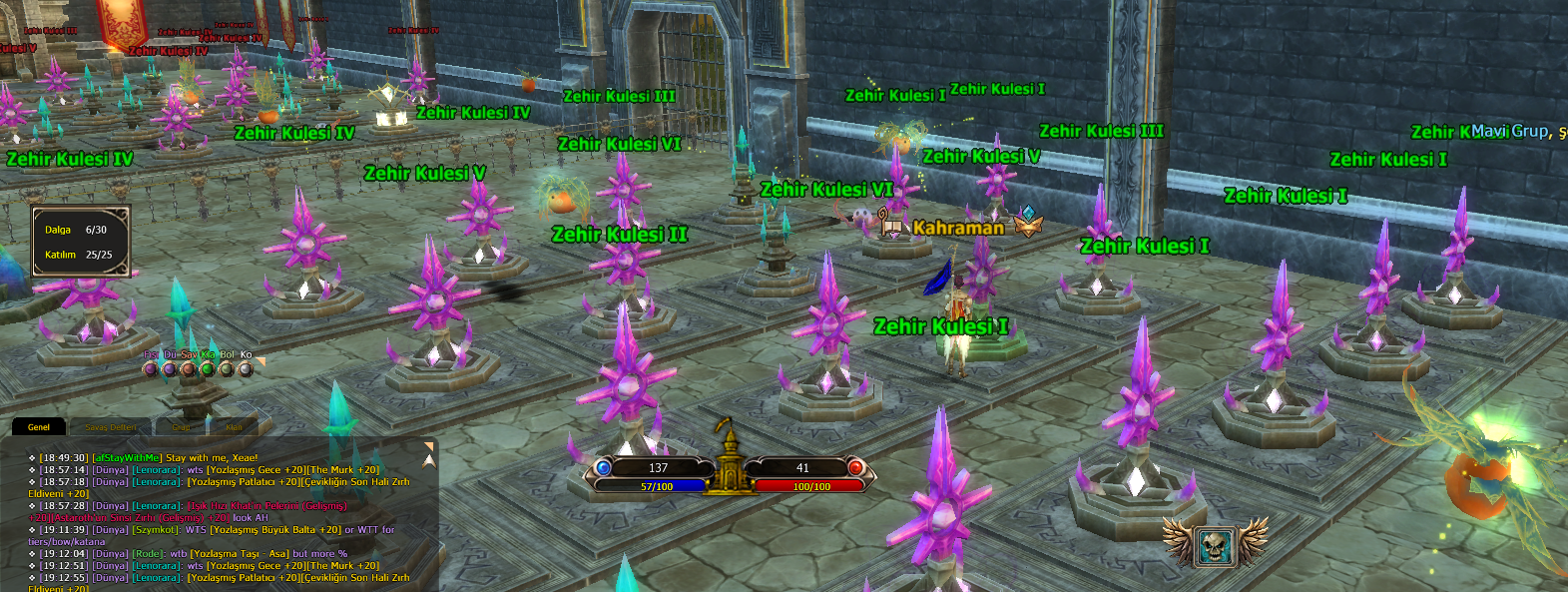Select the golden tower emblem between the scores
Viewport: 1568px width, 592px height.
tap(730, 461)
